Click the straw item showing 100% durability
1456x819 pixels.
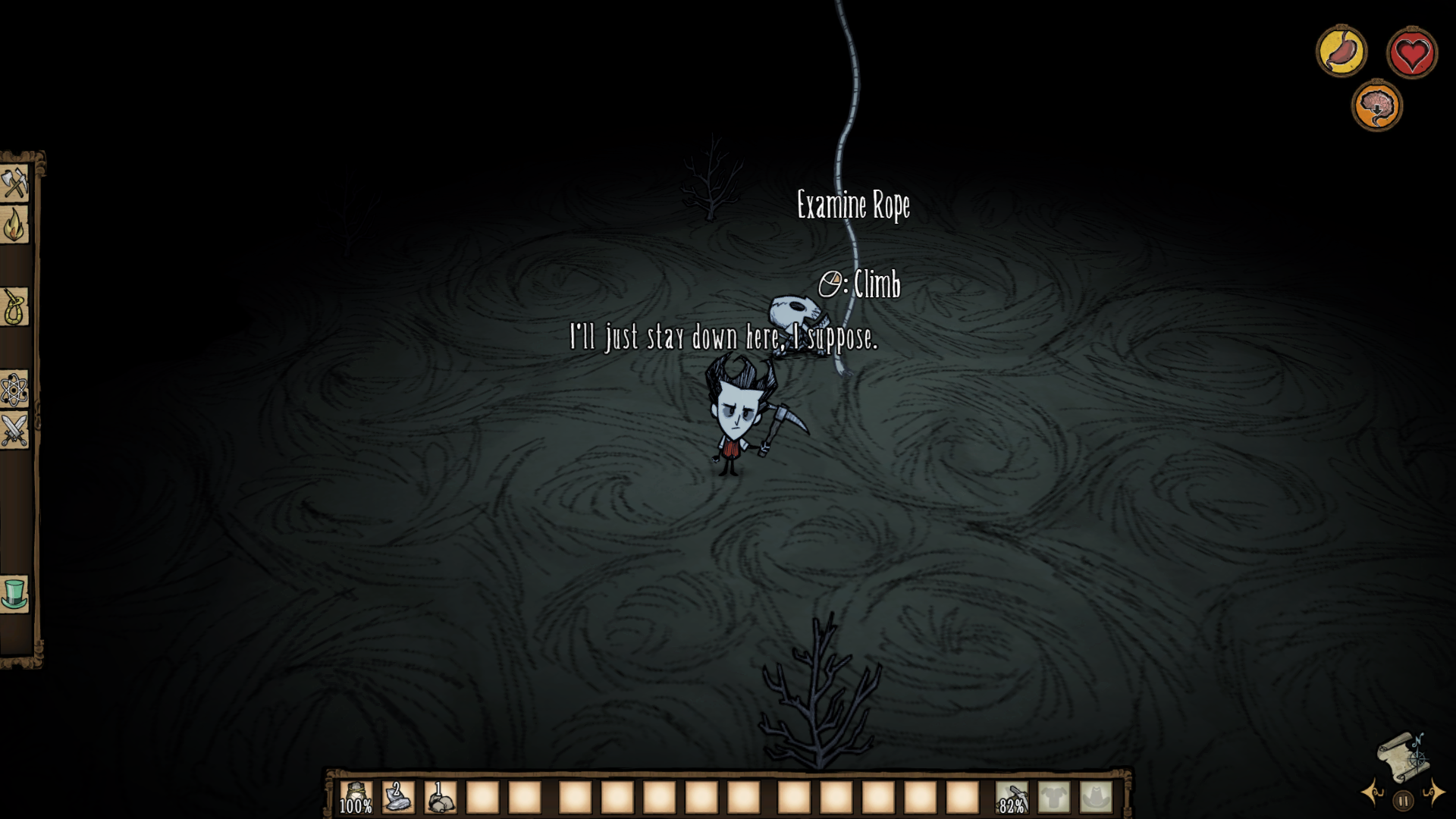click(x=355, y=798)
